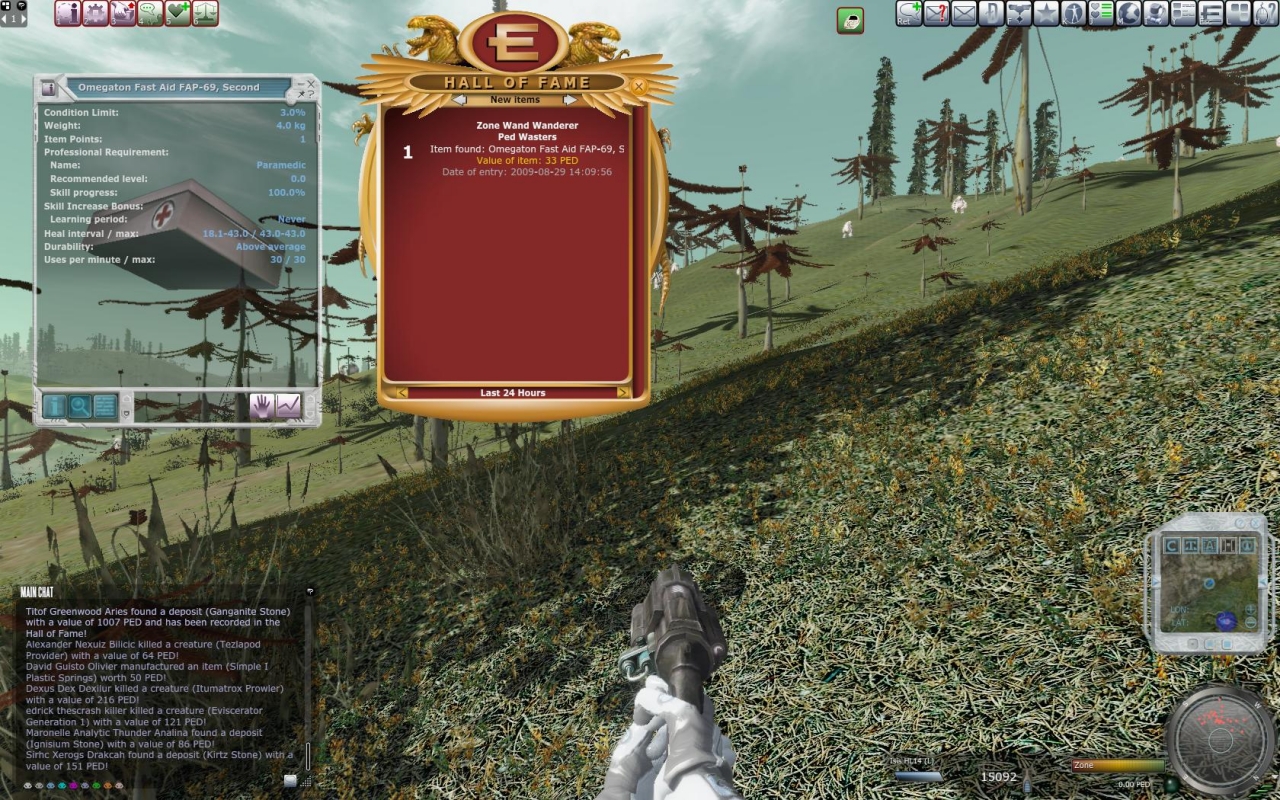Screen dimensions: 1280x800
Task: Click the purple hand button in item panel
Action: coord(262,406)
